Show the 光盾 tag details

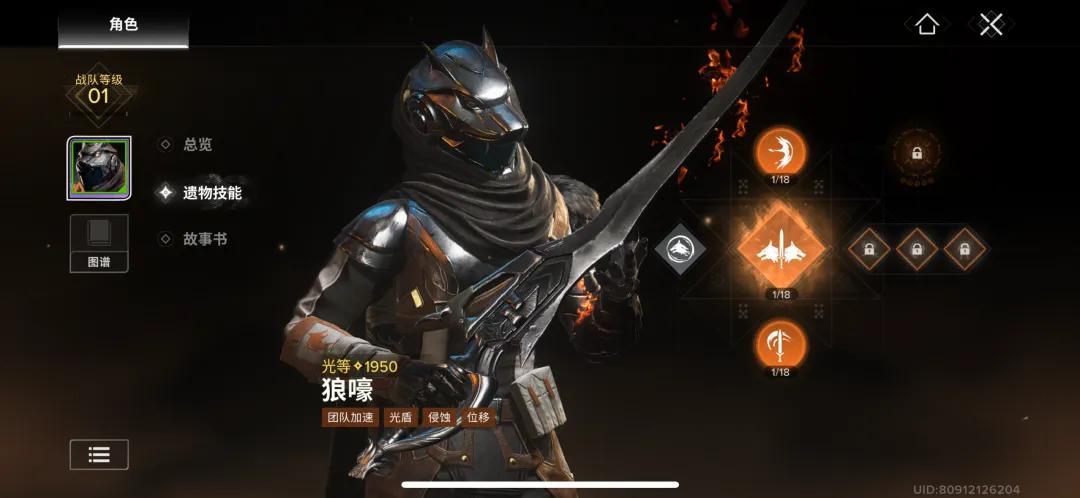tap(400, 417)
